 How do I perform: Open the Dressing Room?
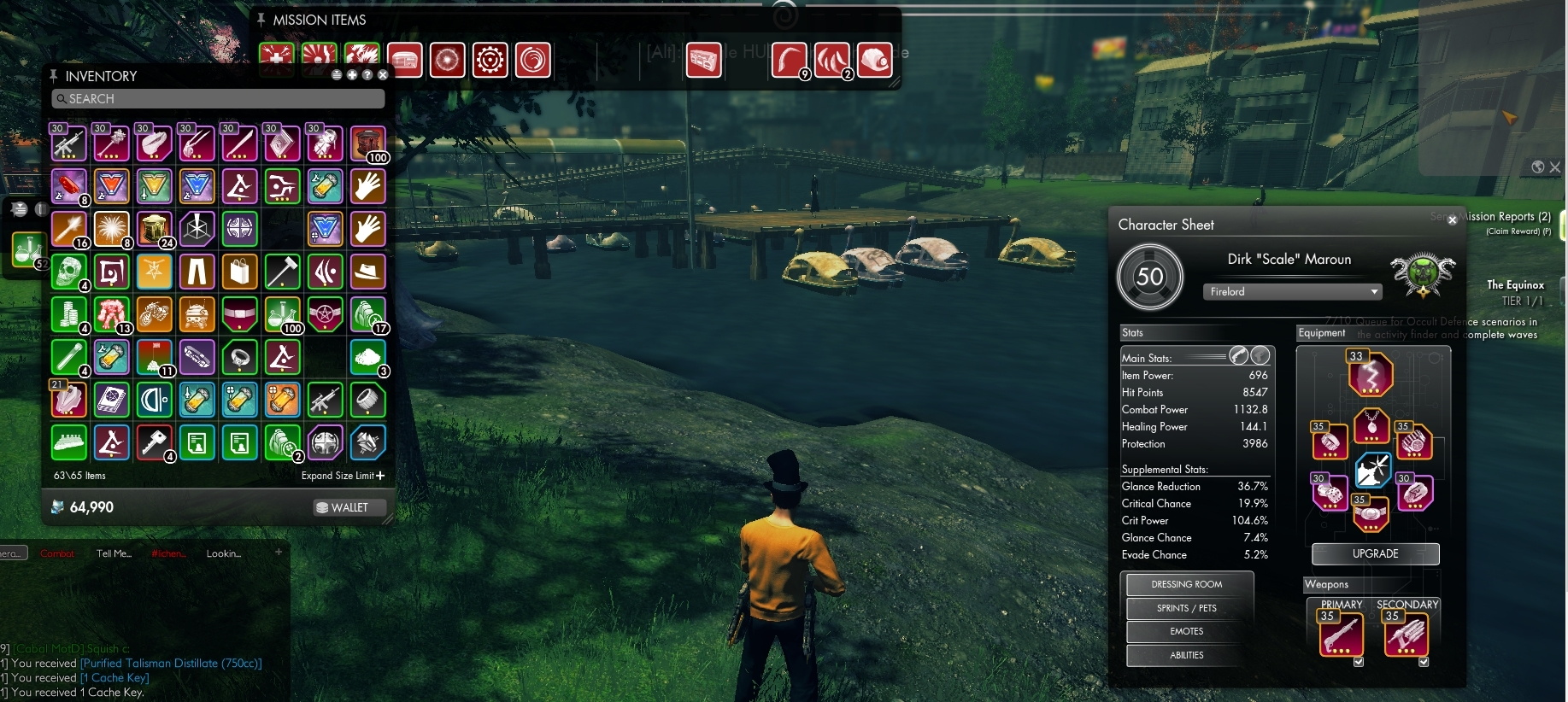click(1186, 584)
